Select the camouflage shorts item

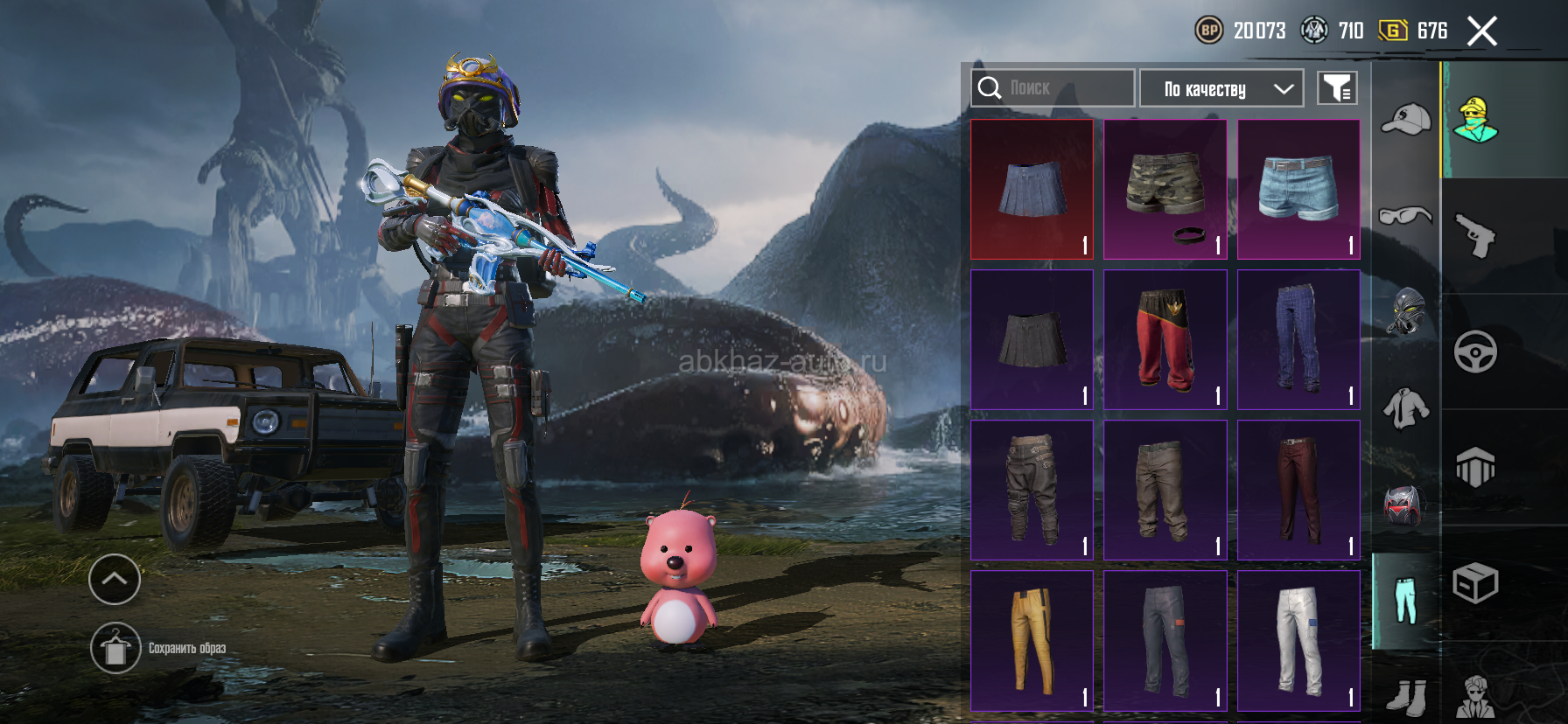point(1165,189)
